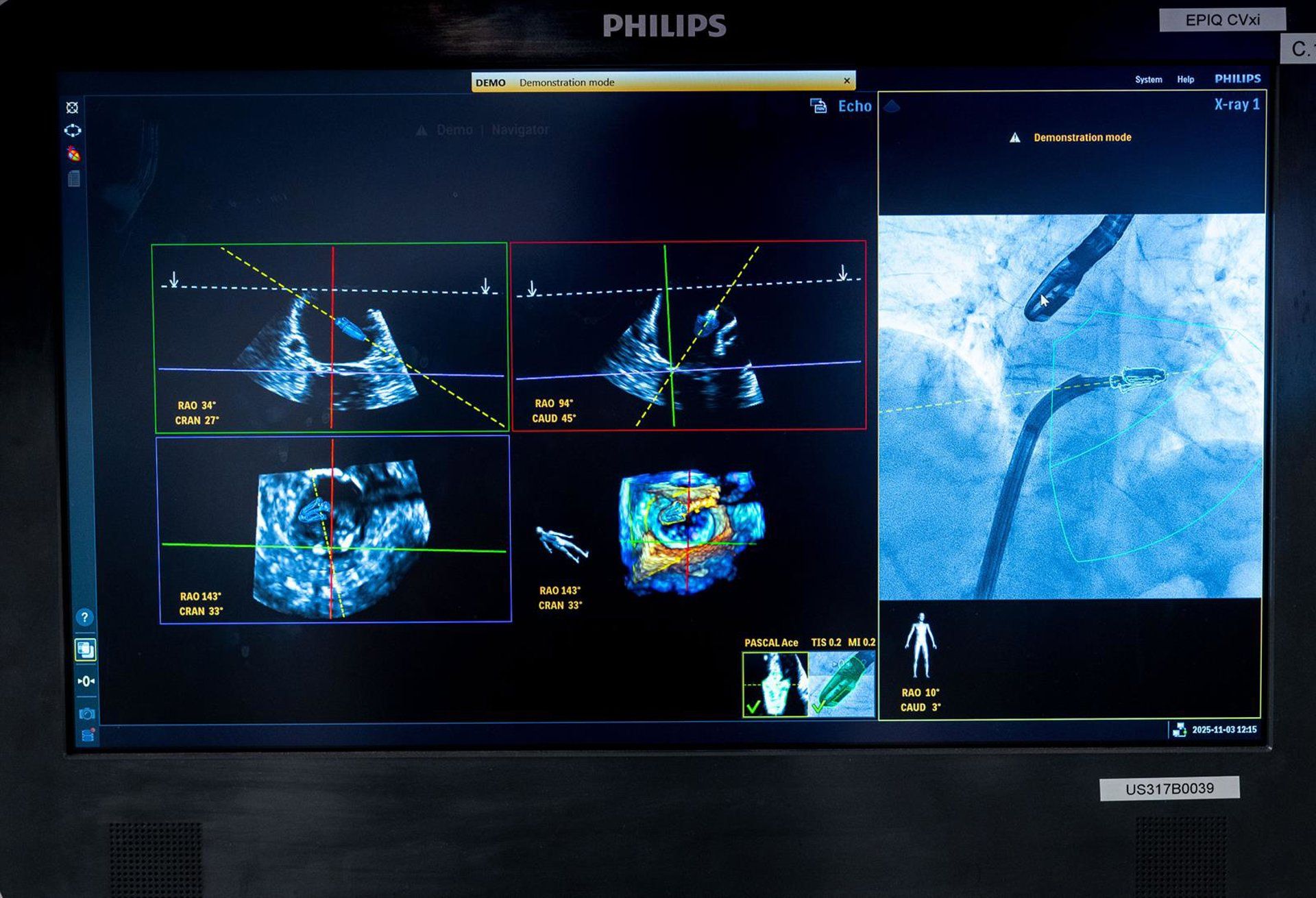Open the question mark help button
The height and width of the screenshot is (898, 1316).
(x=84, y=617)
